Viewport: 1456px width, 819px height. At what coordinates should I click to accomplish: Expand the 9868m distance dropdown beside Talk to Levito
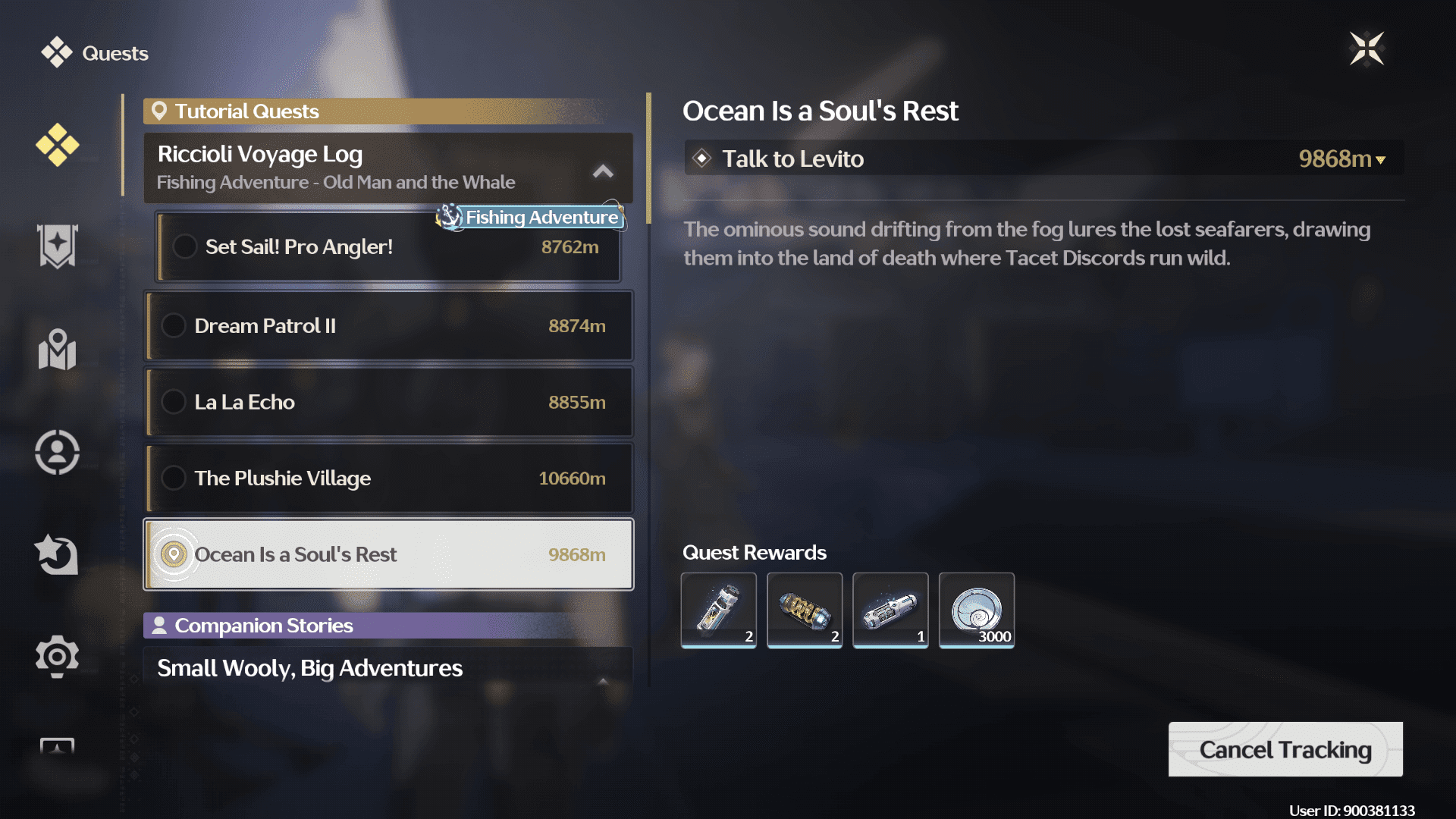point(1382,159)
